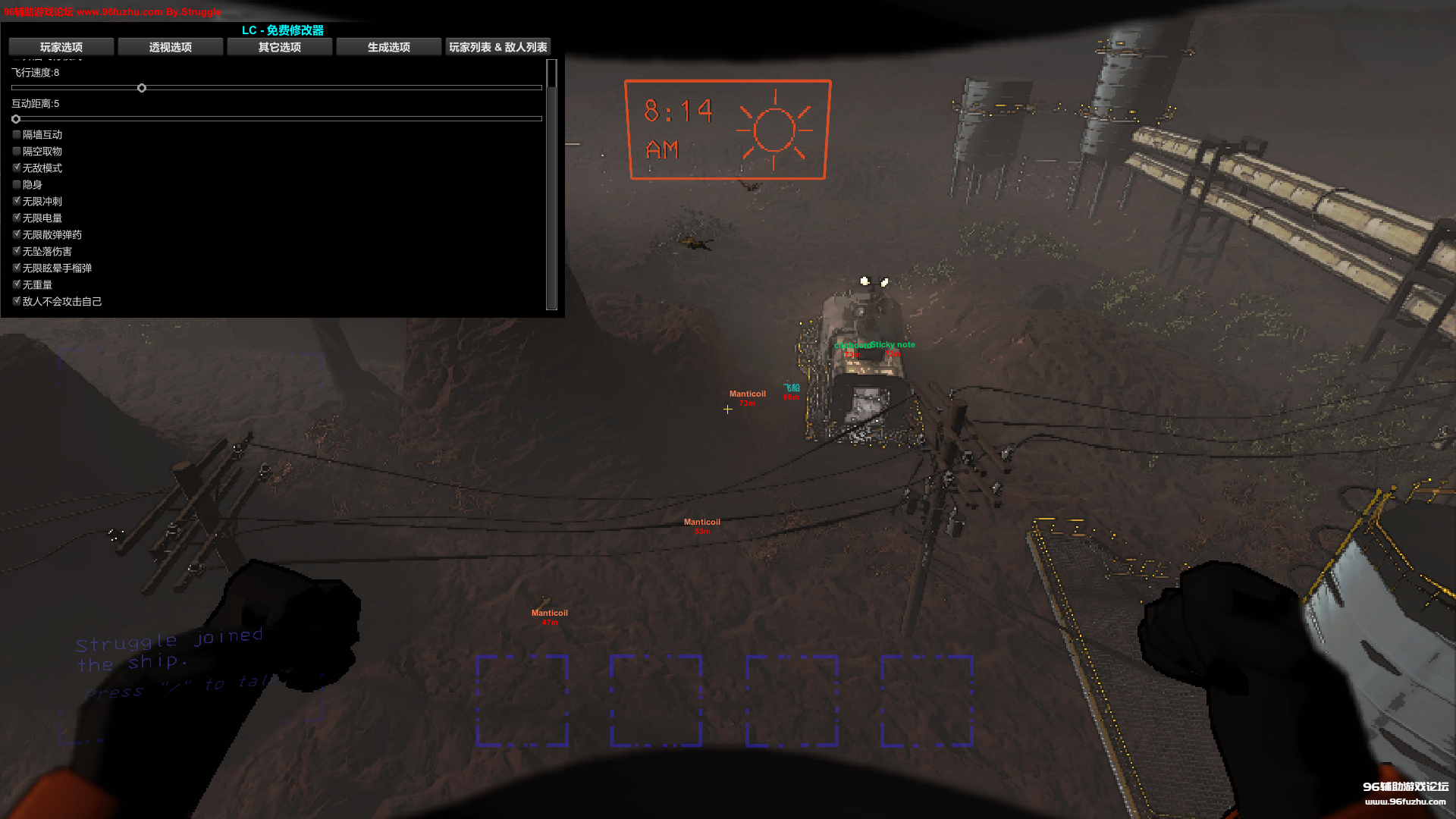This screenshot has height=819, width=1456.
Task: Toggle the 无限冲刺 checkbox
Action: pyautogui.click(x=17, y=201)
